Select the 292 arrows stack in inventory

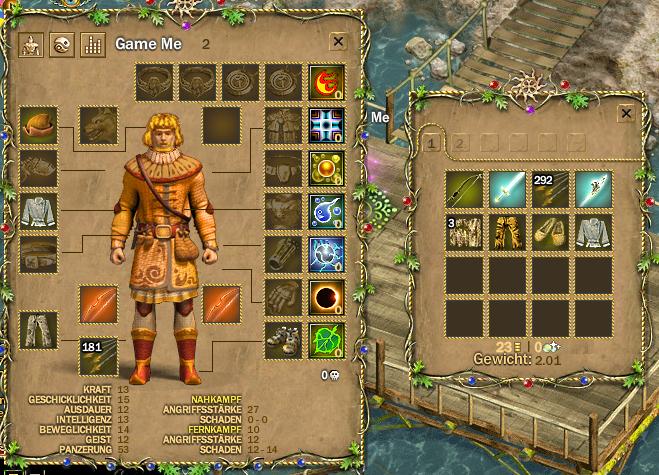550,189
